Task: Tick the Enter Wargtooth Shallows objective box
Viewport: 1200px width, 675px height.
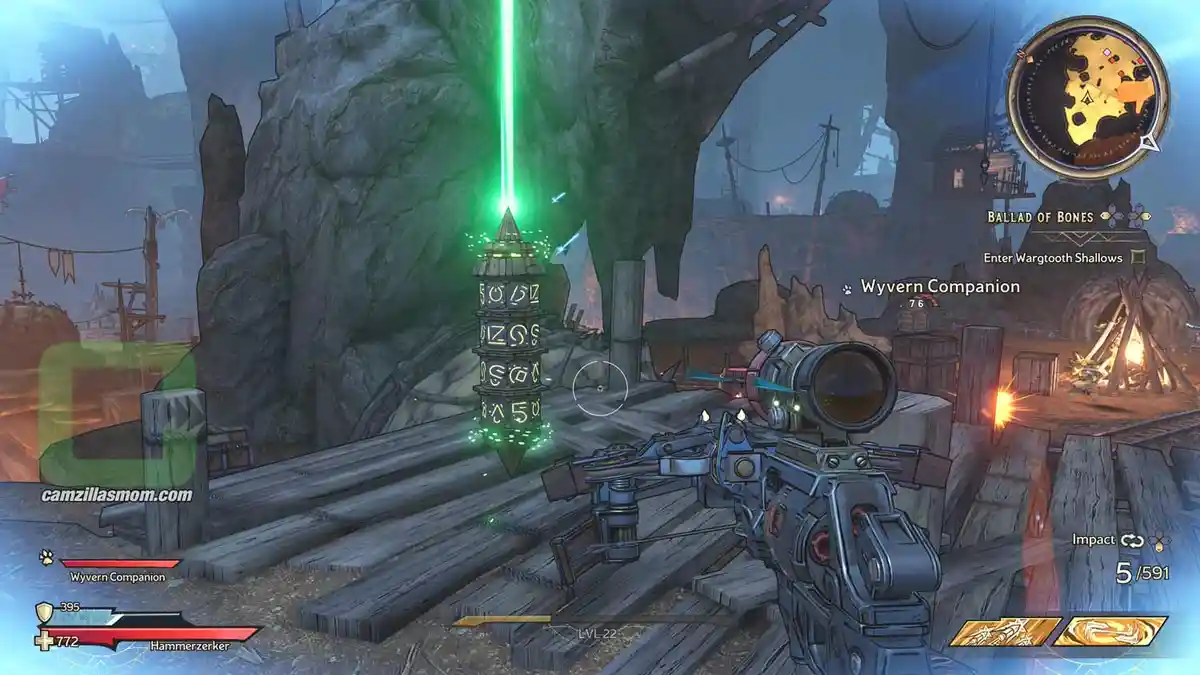Action: 1139,258
